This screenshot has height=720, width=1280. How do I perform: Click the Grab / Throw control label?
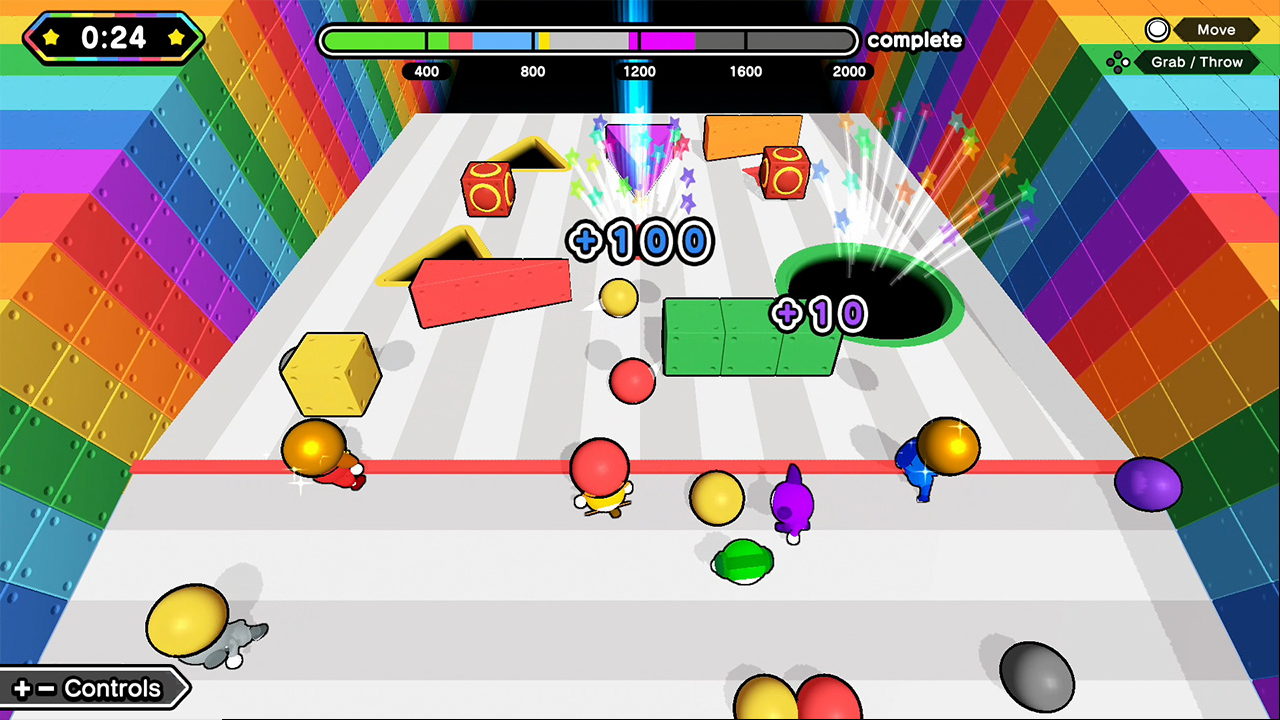[x=1200, y=62]
